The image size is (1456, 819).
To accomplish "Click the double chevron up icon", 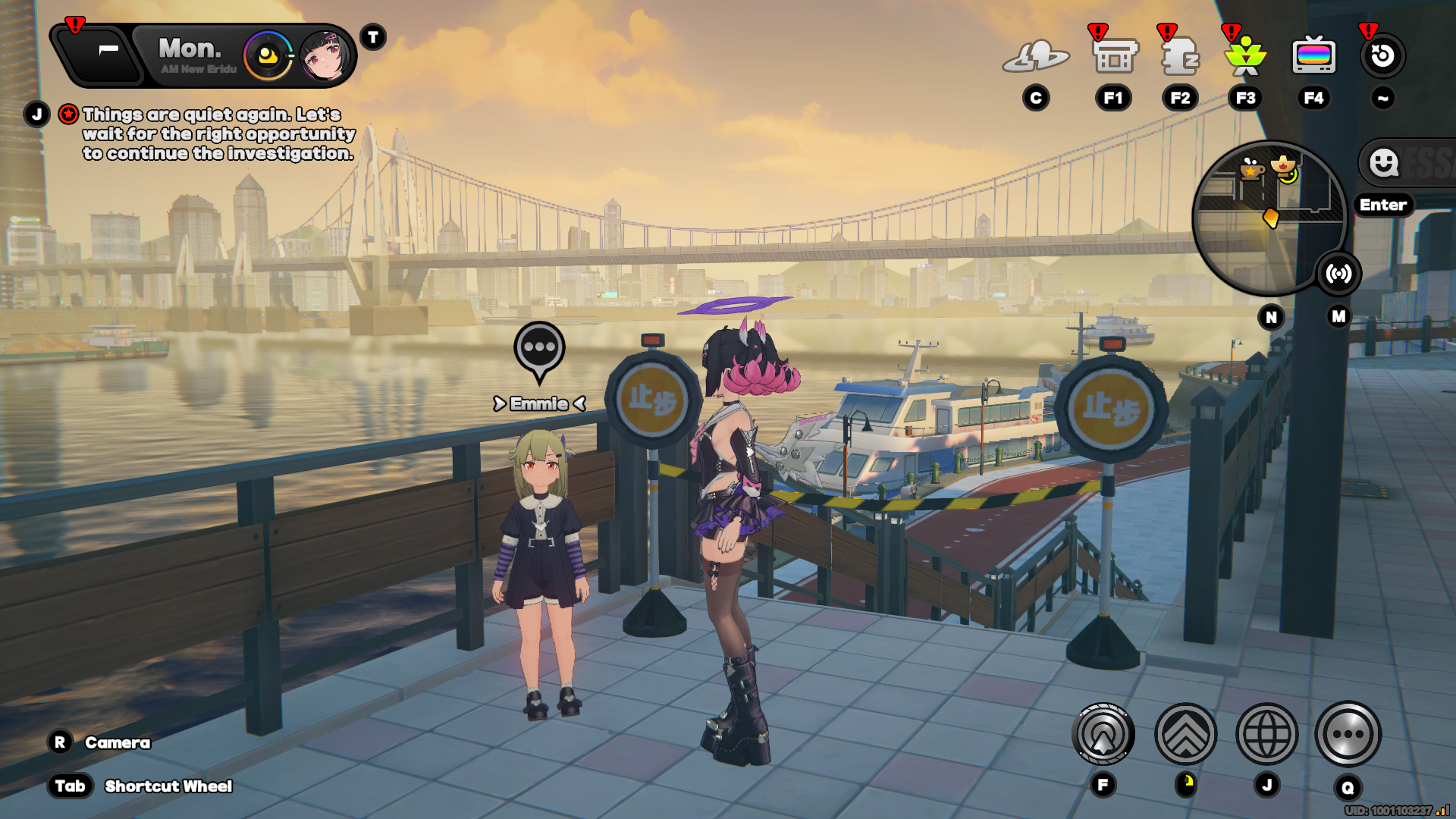I will 1185,734.
